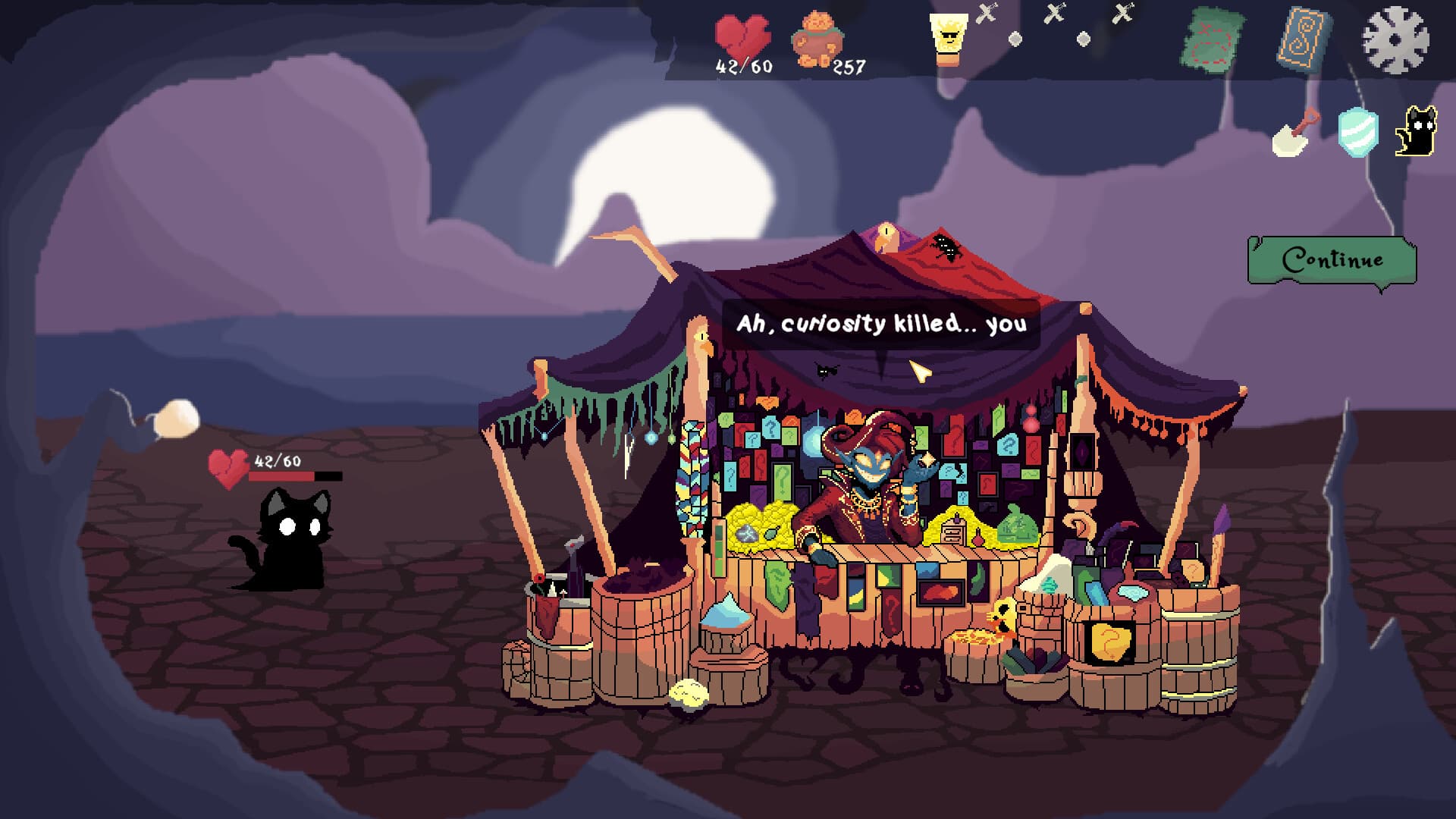Choose the sun with sunglasses item
The height and width of the screenshot is (819, 1456).
948,38
